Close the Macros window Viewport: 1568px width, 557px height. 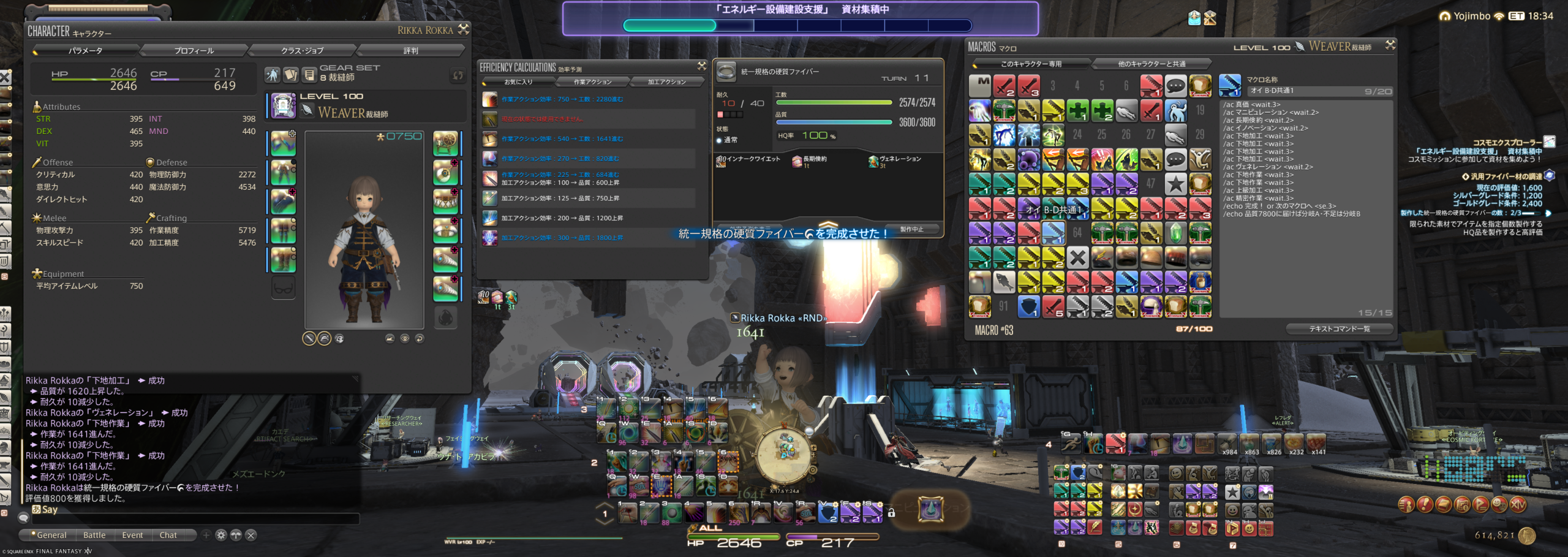1390,45
